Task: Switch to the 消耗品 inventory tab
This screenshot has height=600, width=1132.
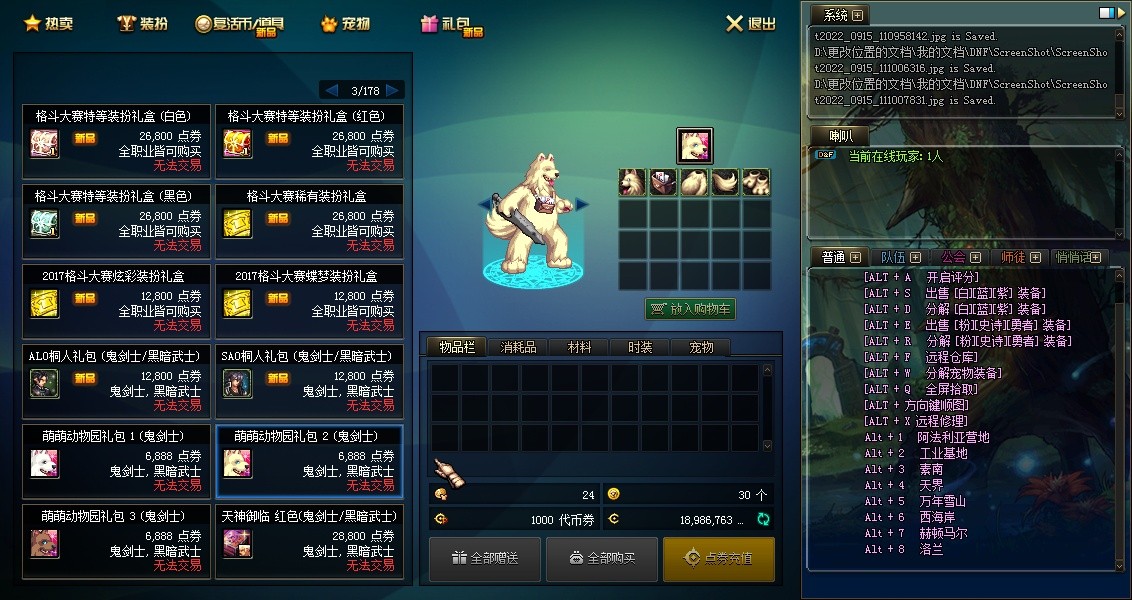Action: 518,347
